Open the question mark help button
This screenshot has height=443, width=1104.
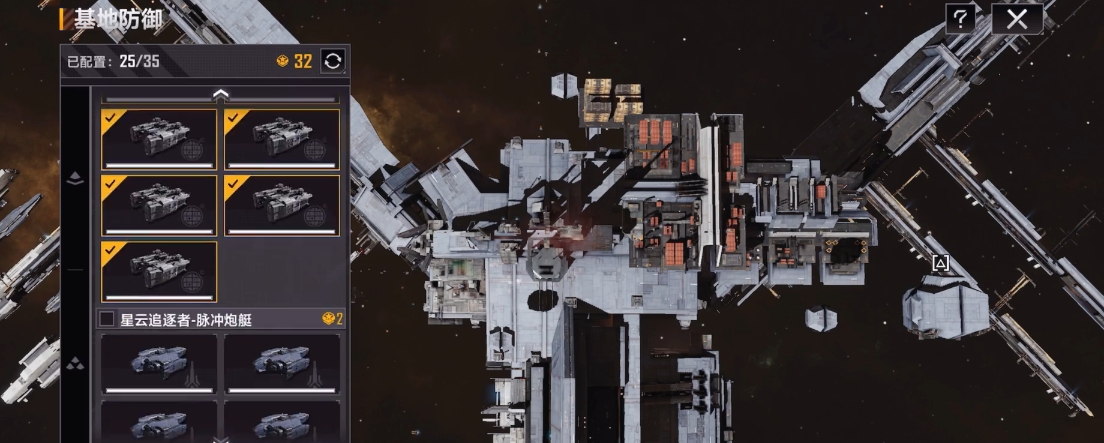[960, 18]
